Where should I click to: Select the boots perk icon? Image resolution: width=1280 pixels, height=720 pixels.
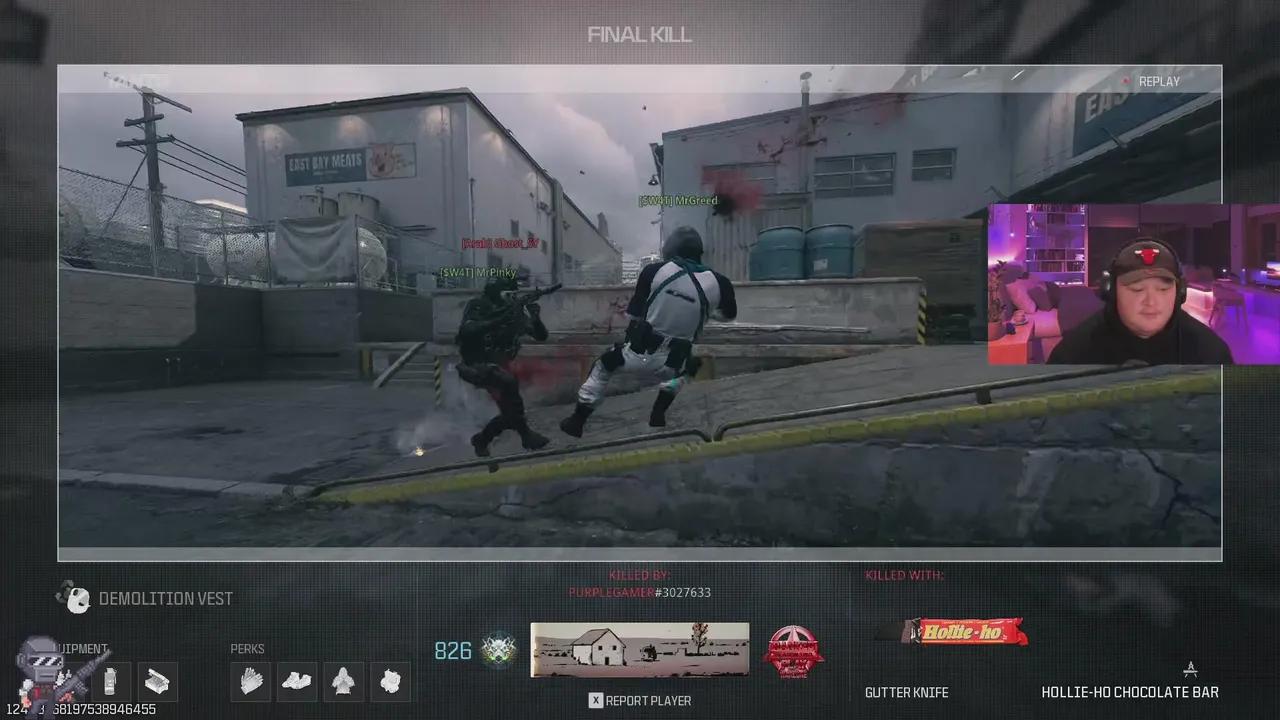click(297, 682)
